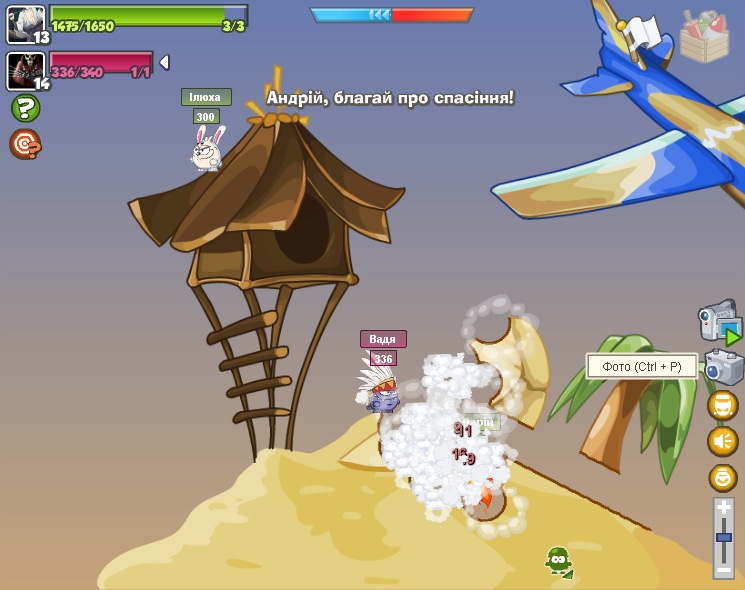
Task: Take a photo with the camera icon
Action: click(x=722, y=367)
